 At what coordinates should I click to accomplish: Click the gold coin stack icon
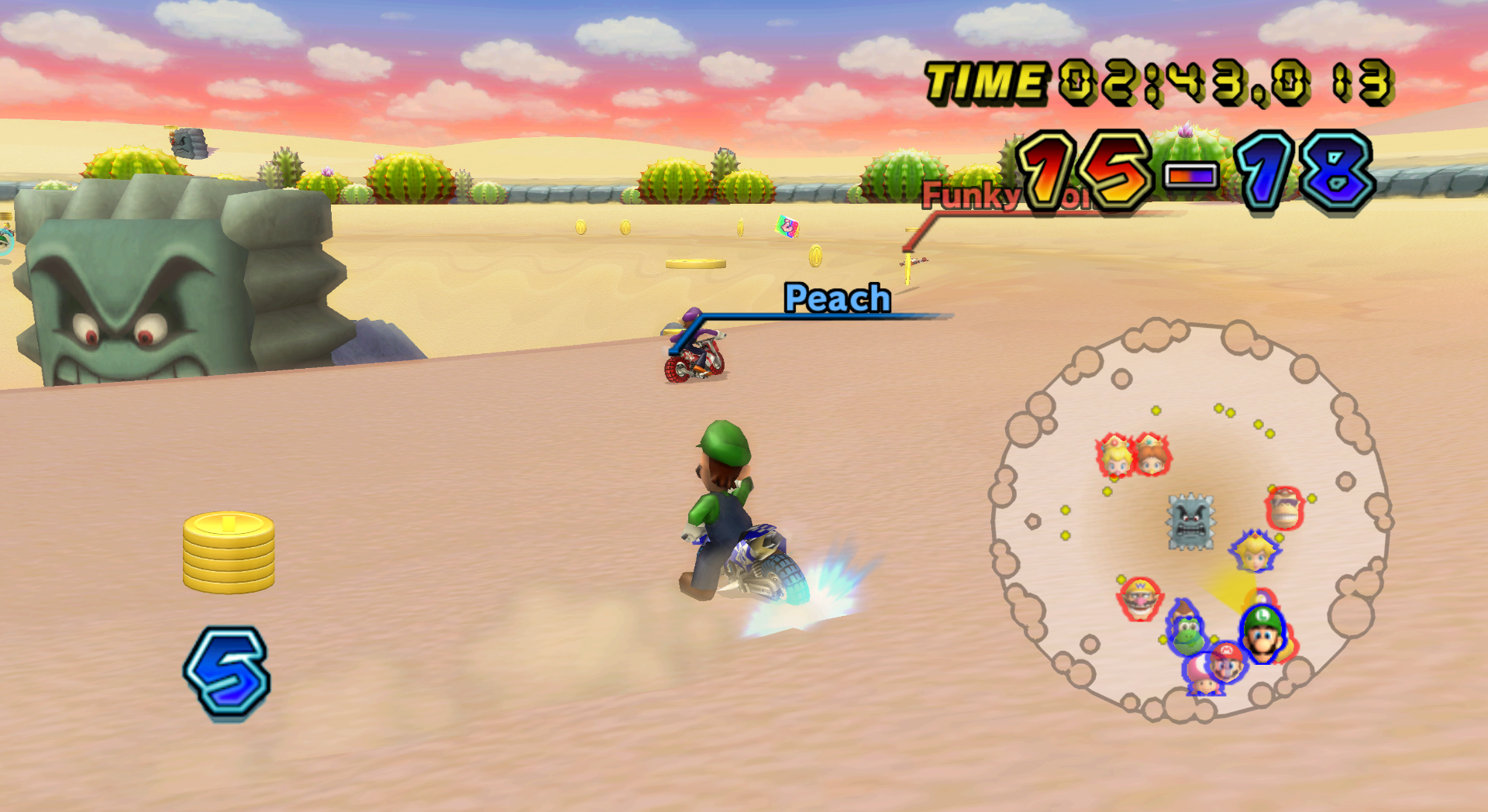coord(229,552)
